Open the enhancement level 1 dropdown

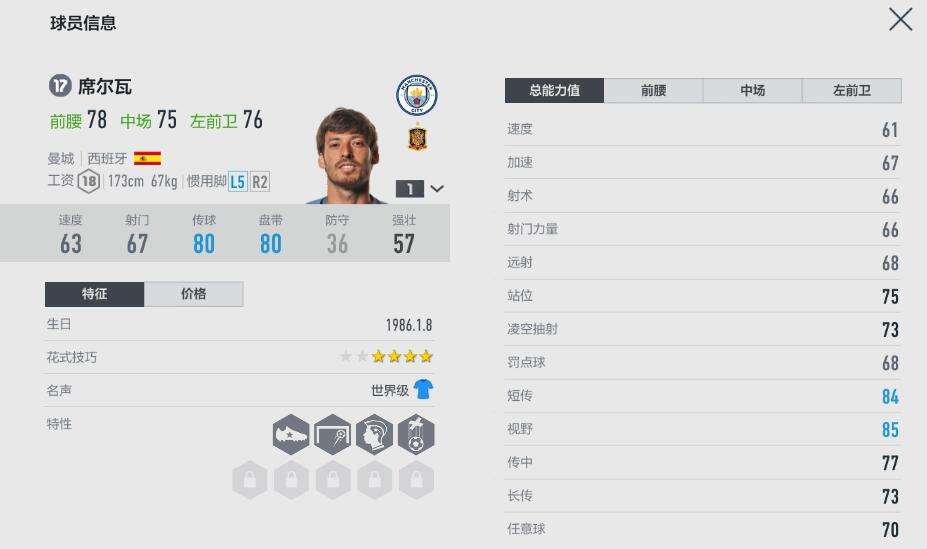421,188
